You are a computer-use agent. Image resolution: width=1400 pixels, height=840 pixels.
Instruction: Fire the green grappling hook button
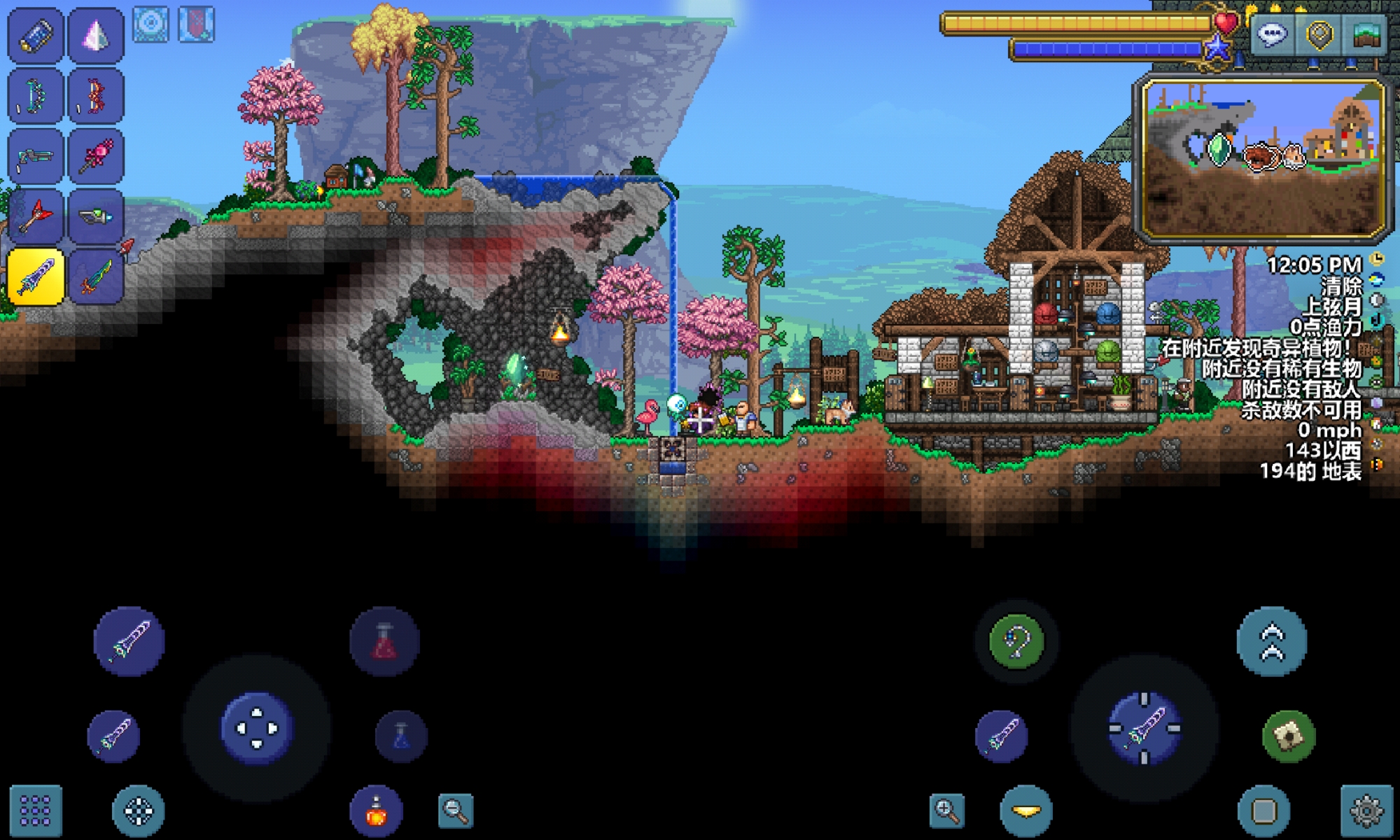[1016, 641]
